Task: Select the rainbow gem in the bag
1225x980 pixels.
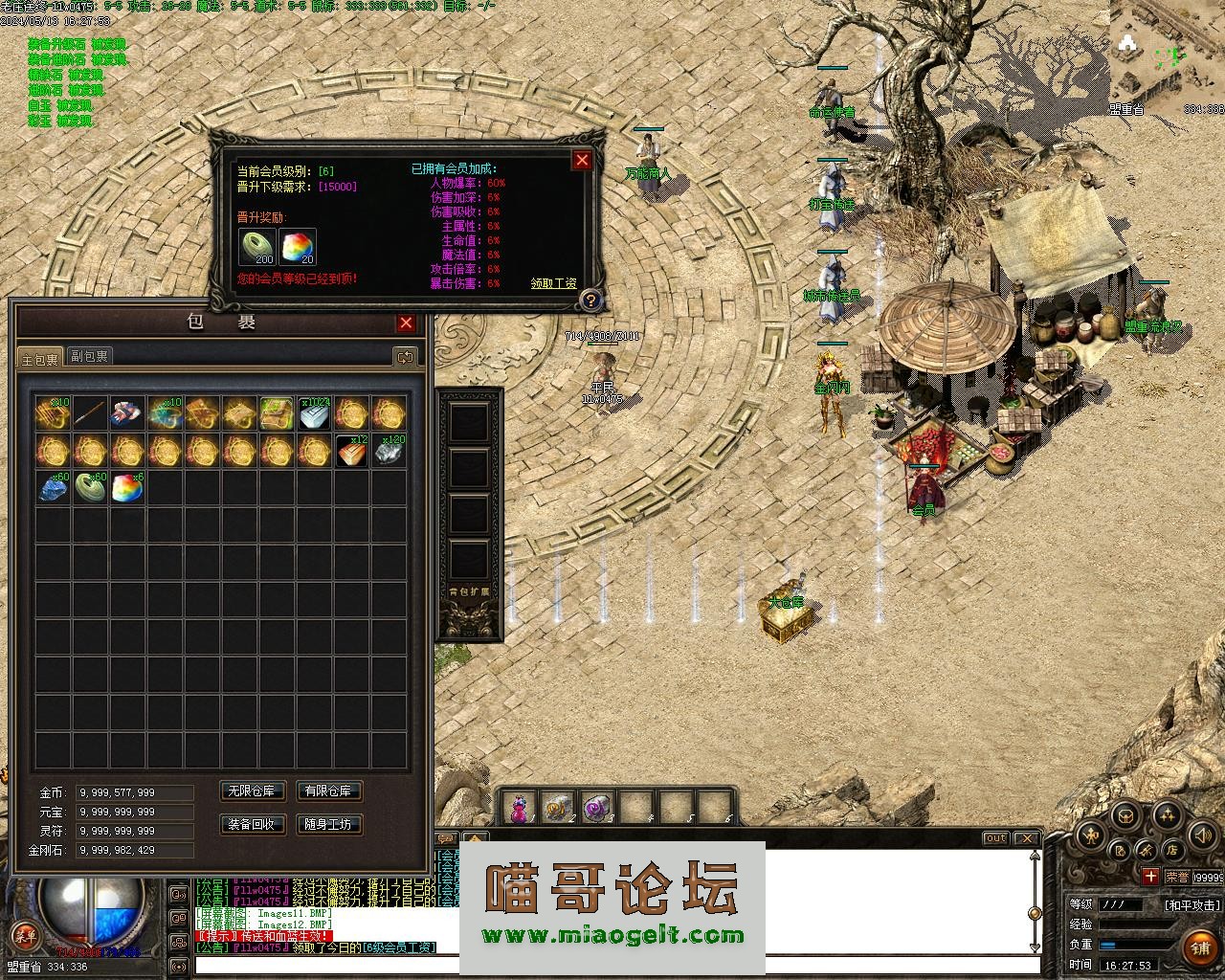Action: [x=127, y=488]
